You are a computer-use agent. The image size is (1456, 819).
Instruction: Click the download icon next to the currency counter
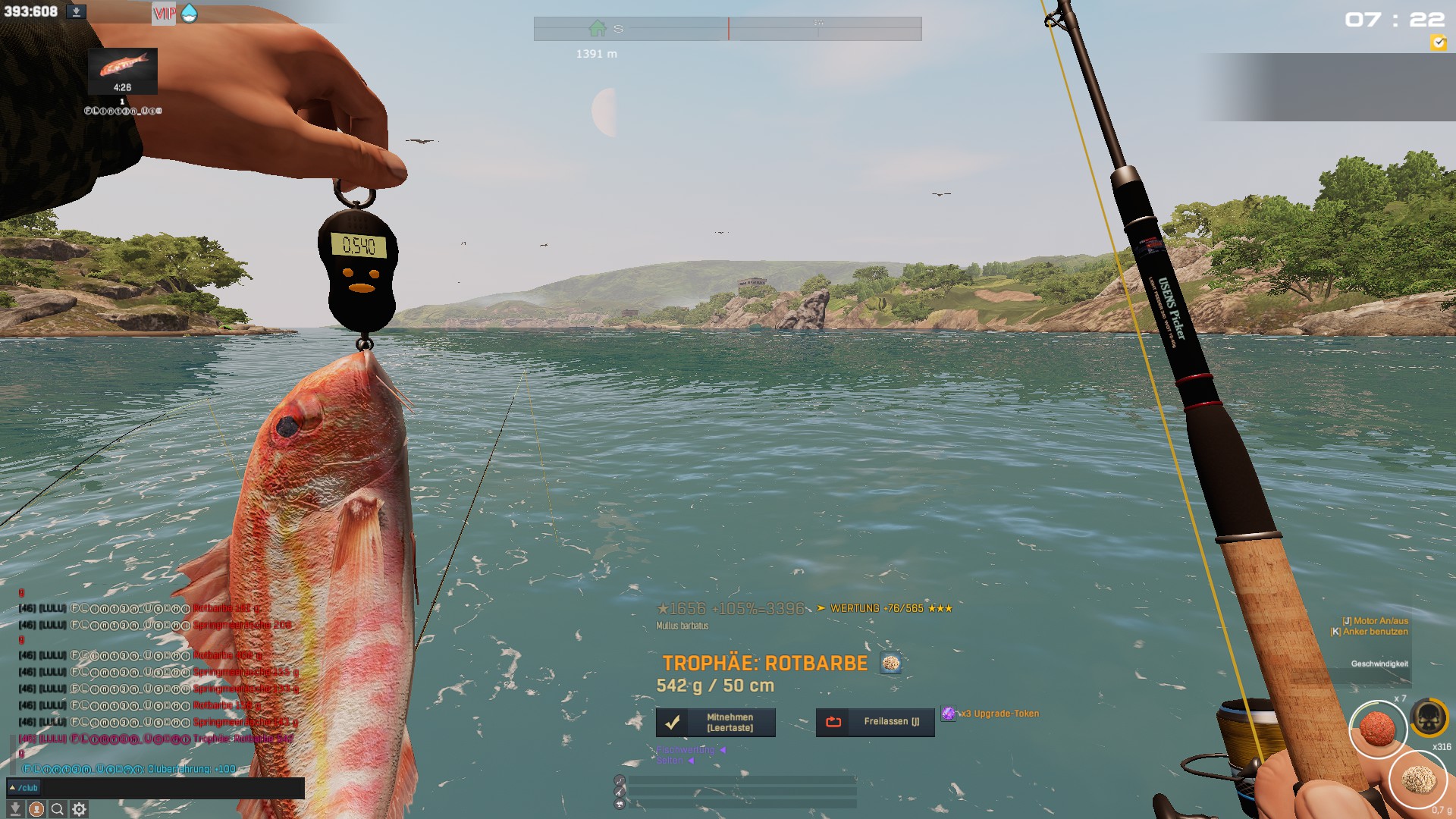coord(76,12)
